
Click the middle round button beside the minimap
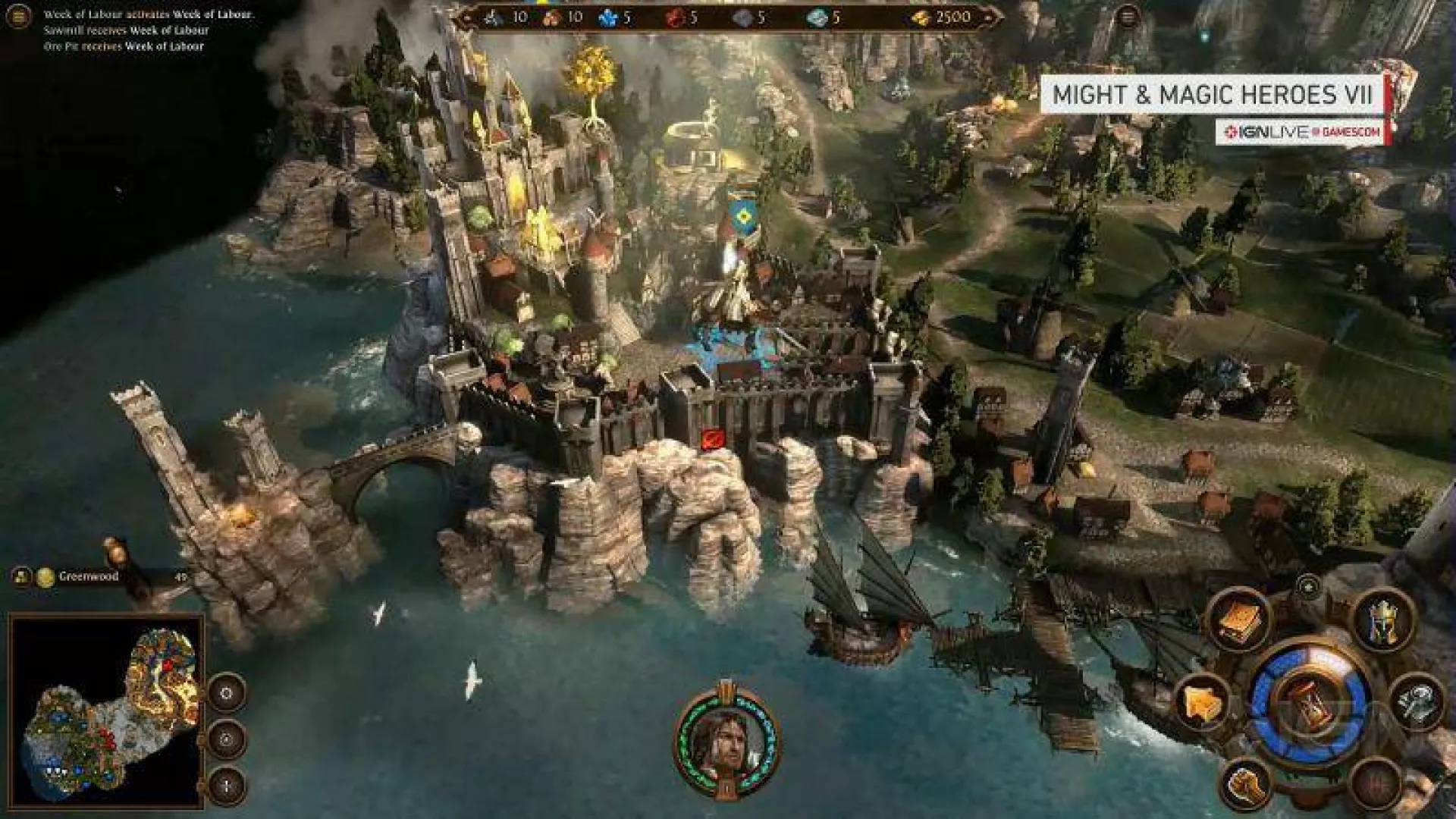[x=227, y=739]
